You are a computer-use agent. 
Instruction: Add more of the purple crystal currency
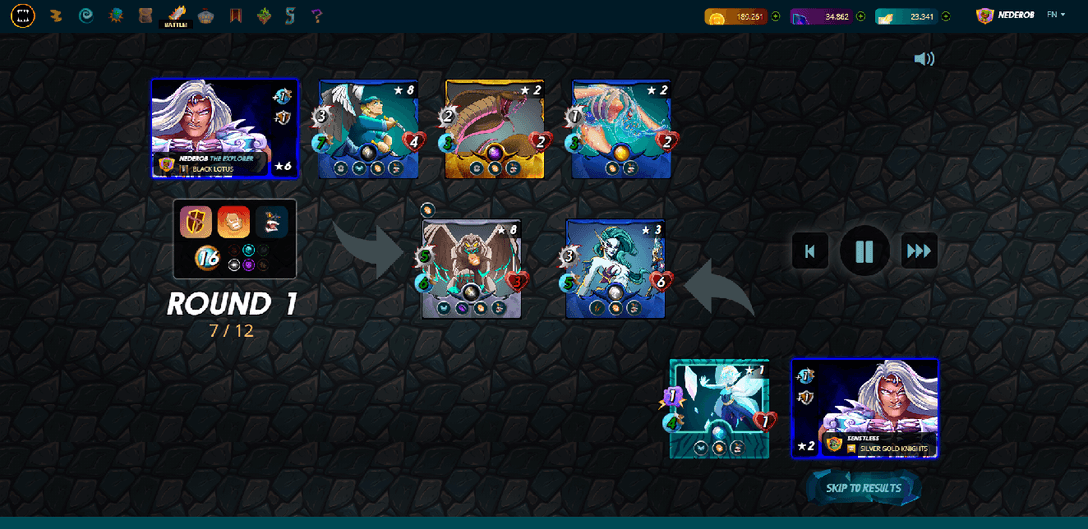click(x=861, y=16)
